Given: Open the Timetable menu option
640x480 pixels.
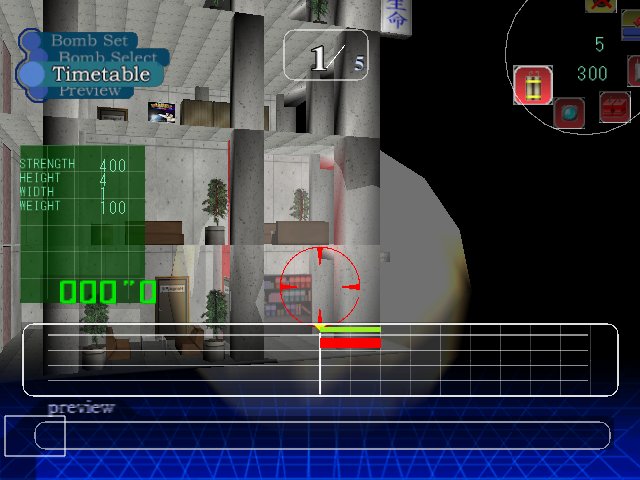Looking at the screenshot, I should coord(100,74).
